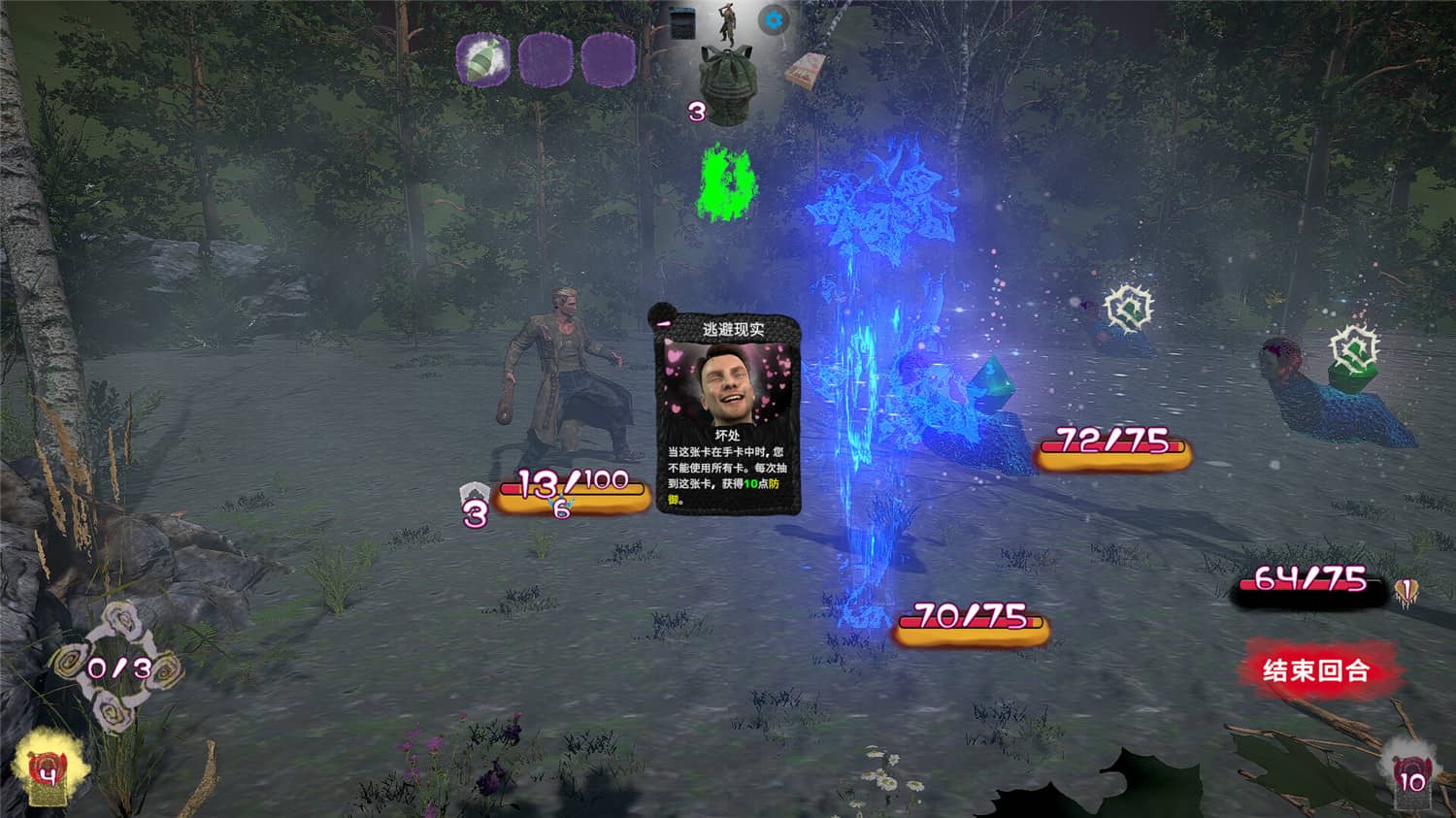Use the green grenade item slot

pyautogui.click(x=485, y=60)
